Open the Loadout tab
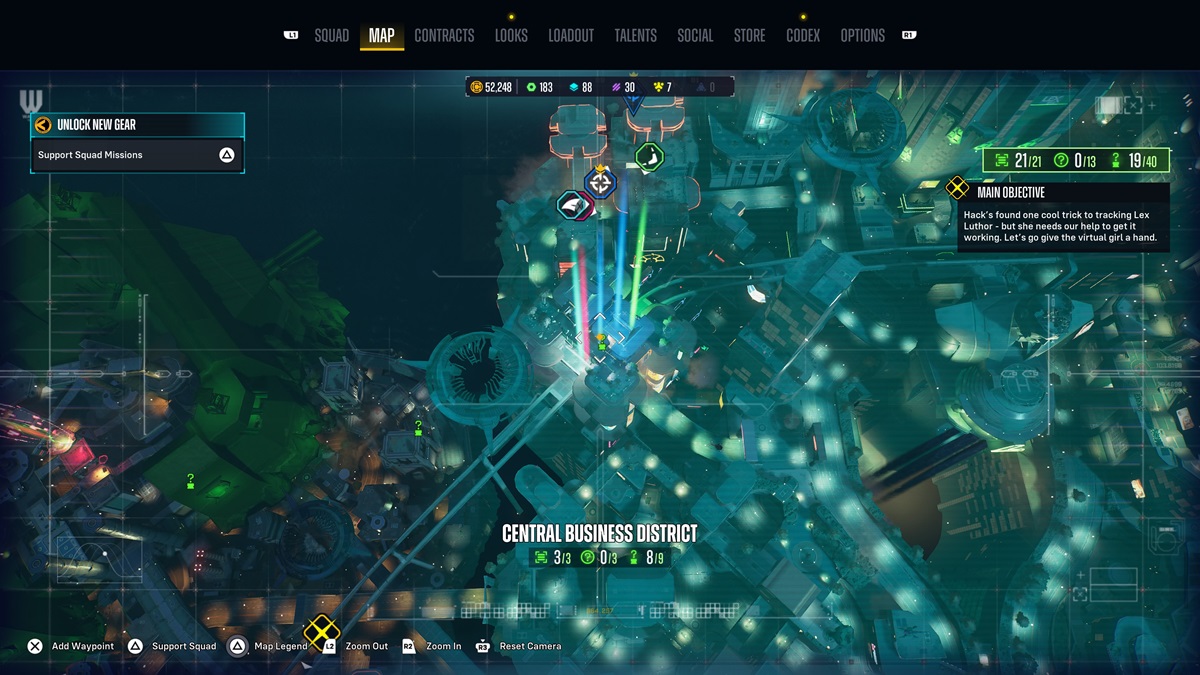 [x=571, y=36]
